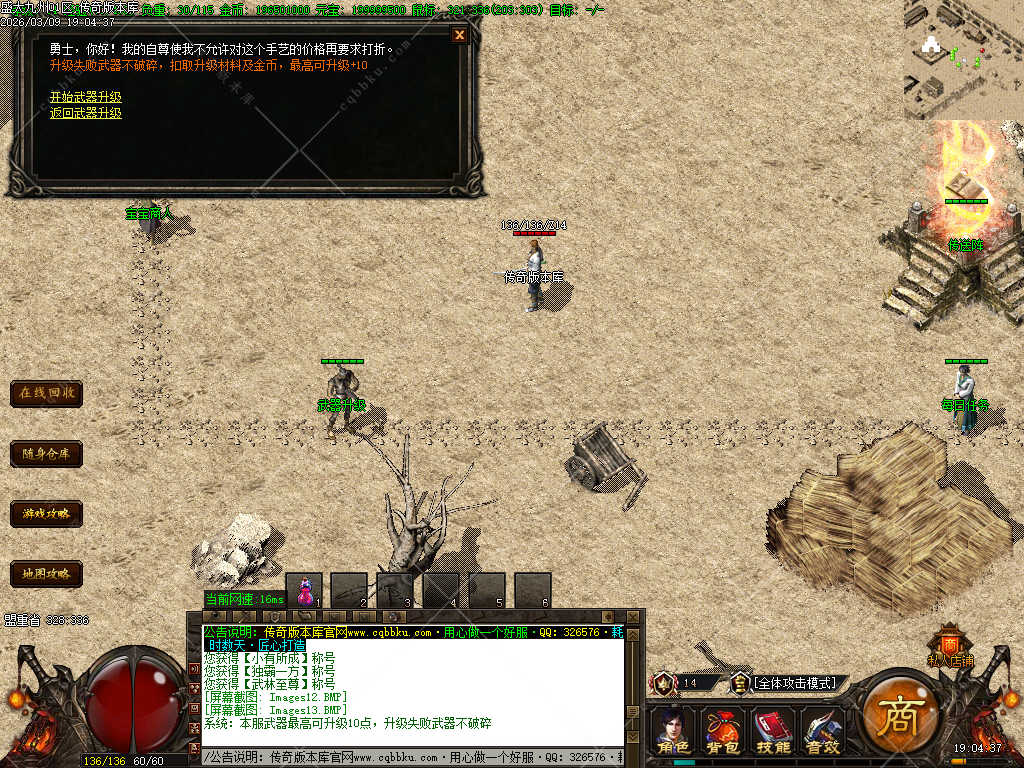The width and height of the screenshot is (1024, 768).
Task: Use the red potion in hotbar slot 1
Action: coord(305,591)
